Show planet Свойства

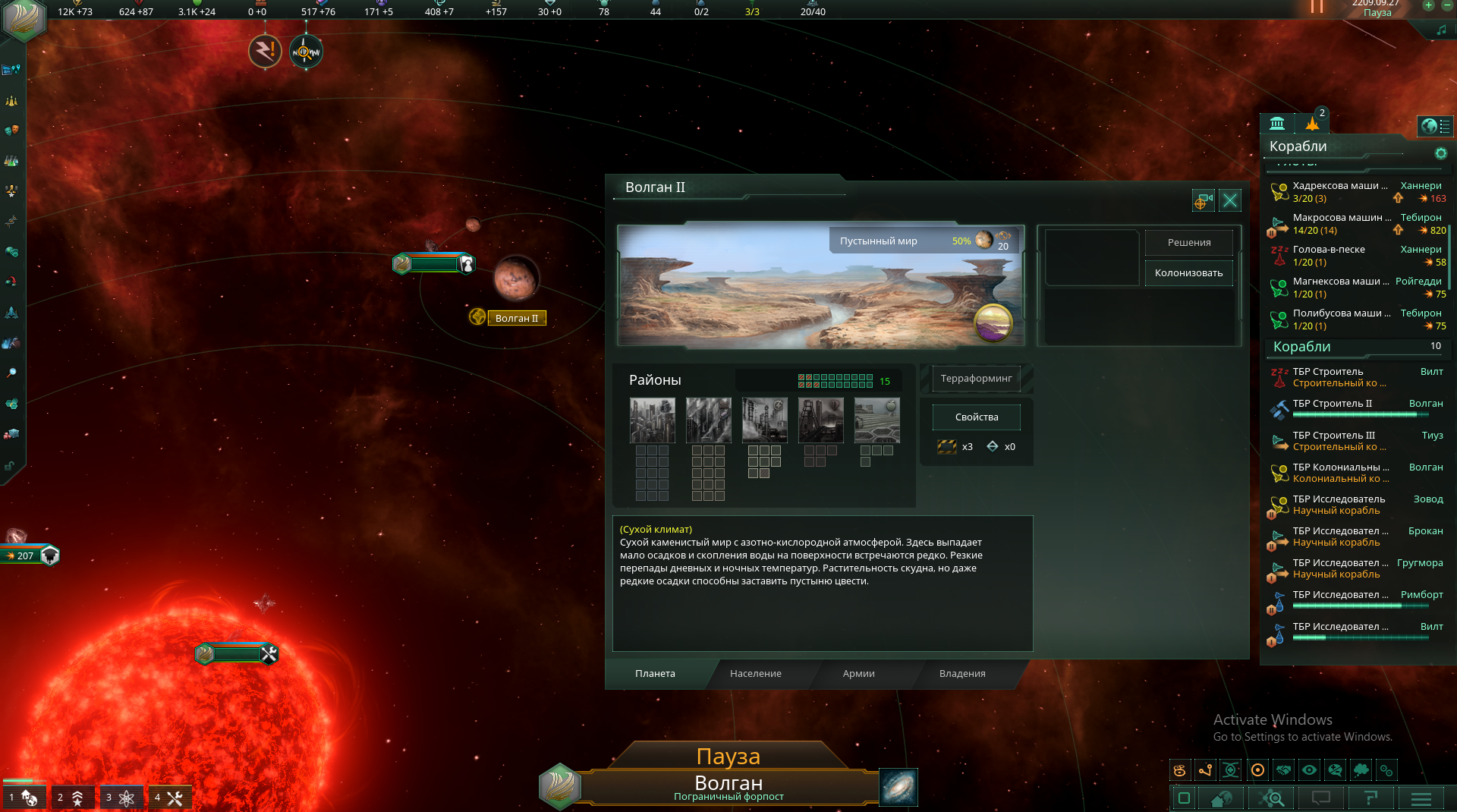tap(976, 417)
